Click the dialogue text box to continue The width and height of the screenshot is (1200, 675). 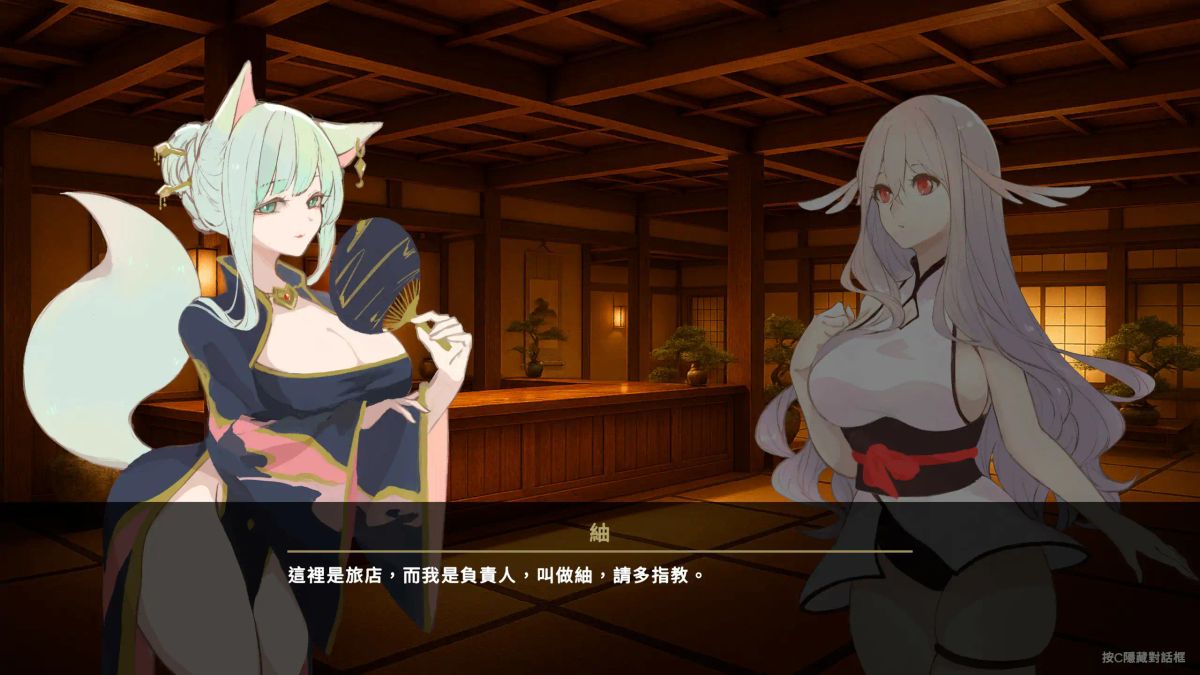(x=599, y=578)
